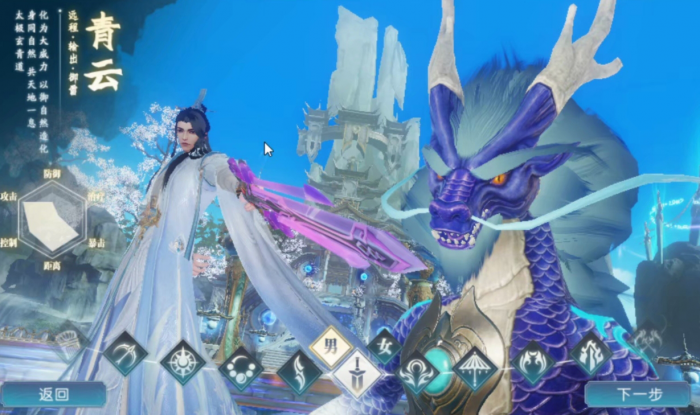Select the flame class icon
700x415 pixels.
coord(590,353)
